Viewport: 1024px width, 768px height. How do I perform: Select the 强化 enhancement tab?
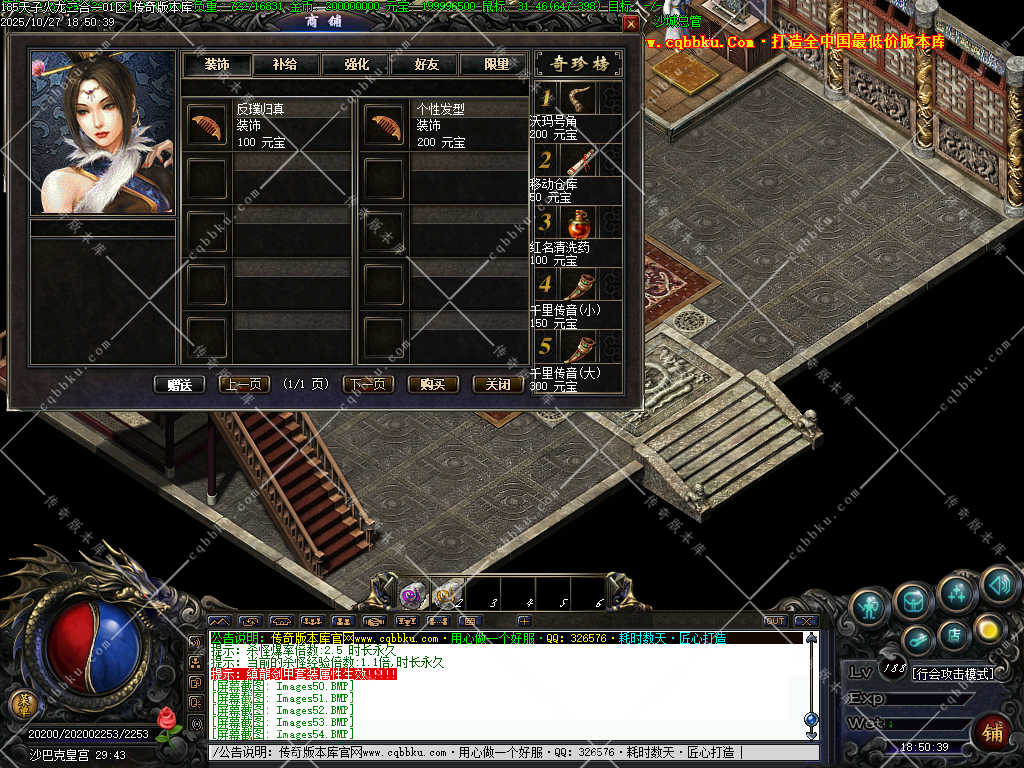click(356, 64)
